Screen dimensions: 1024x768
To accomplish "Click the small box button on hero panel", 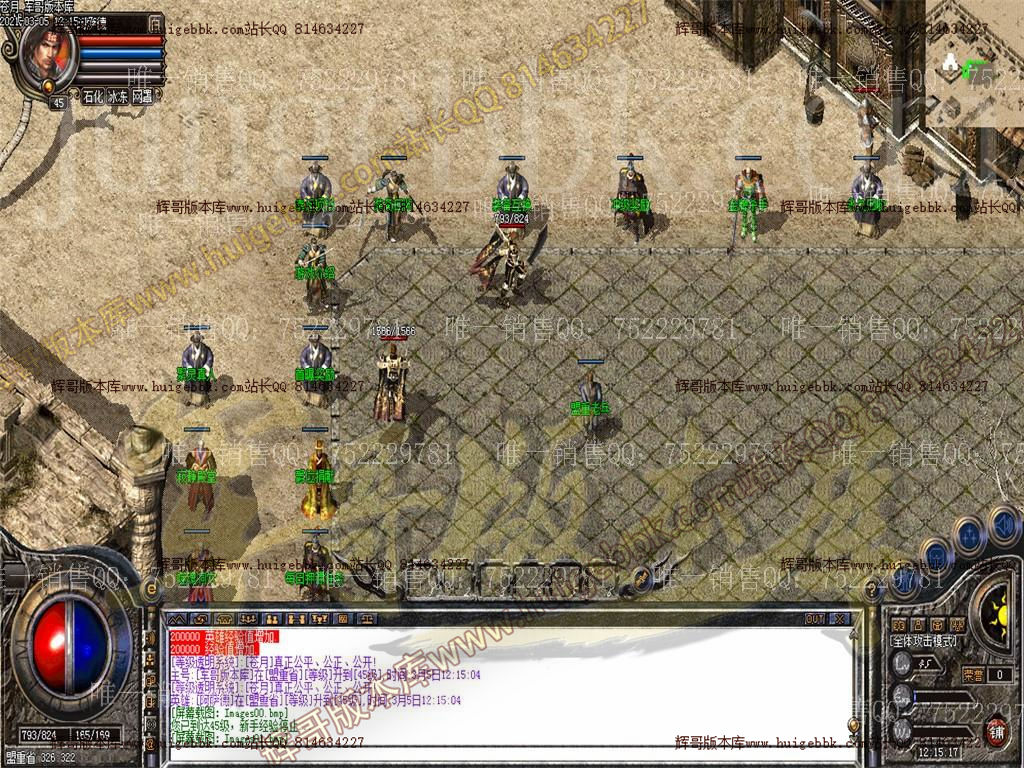I will (x=154, y=23).
